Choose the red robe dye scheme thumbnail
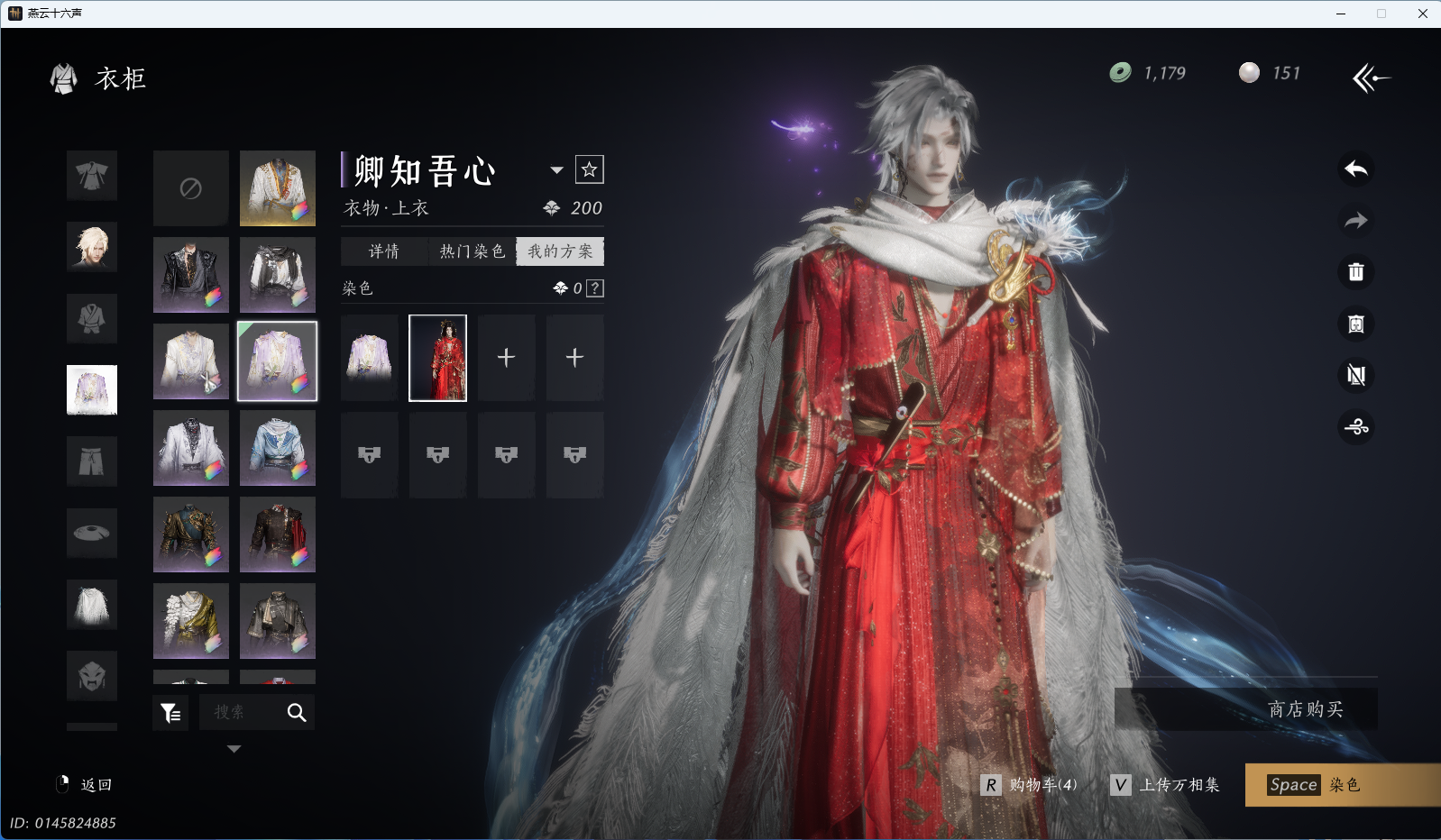This screenshot has height=840, width=1441. [x=438, y=358]
